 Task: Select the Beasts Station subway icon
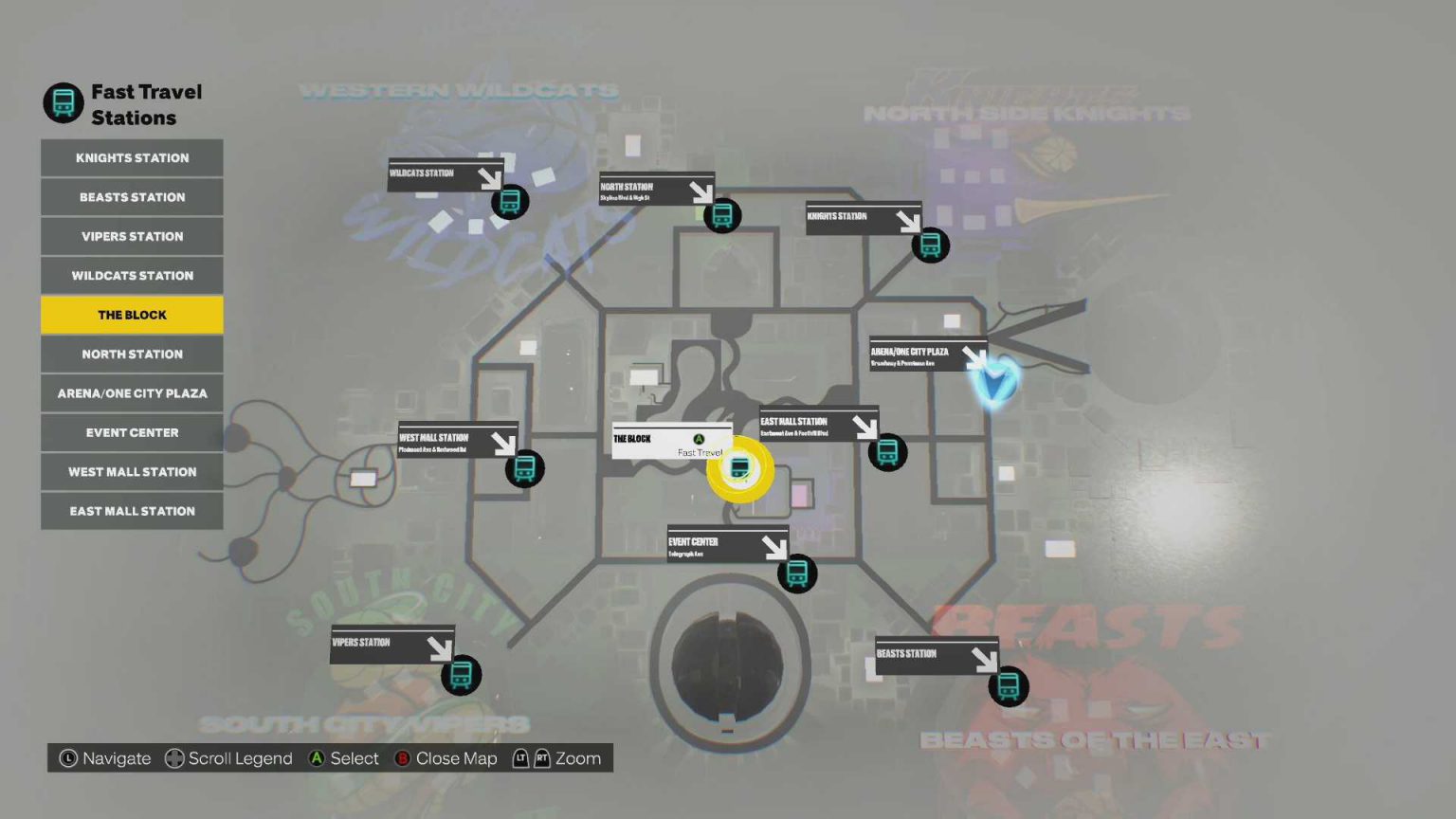pos(1008,686)
